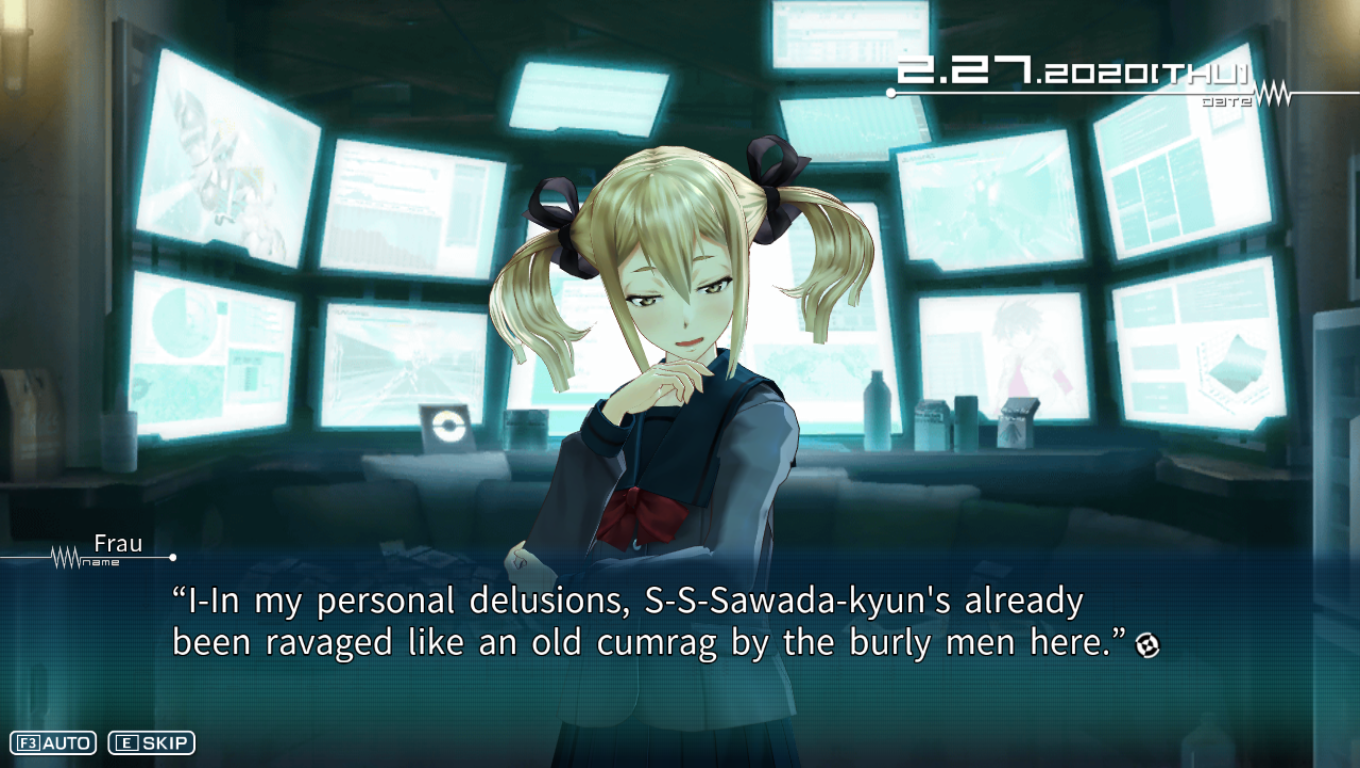Click the Frau name box above the dialogue
This screenshot has height=768, width=1360.
click(x=117, y=543)
